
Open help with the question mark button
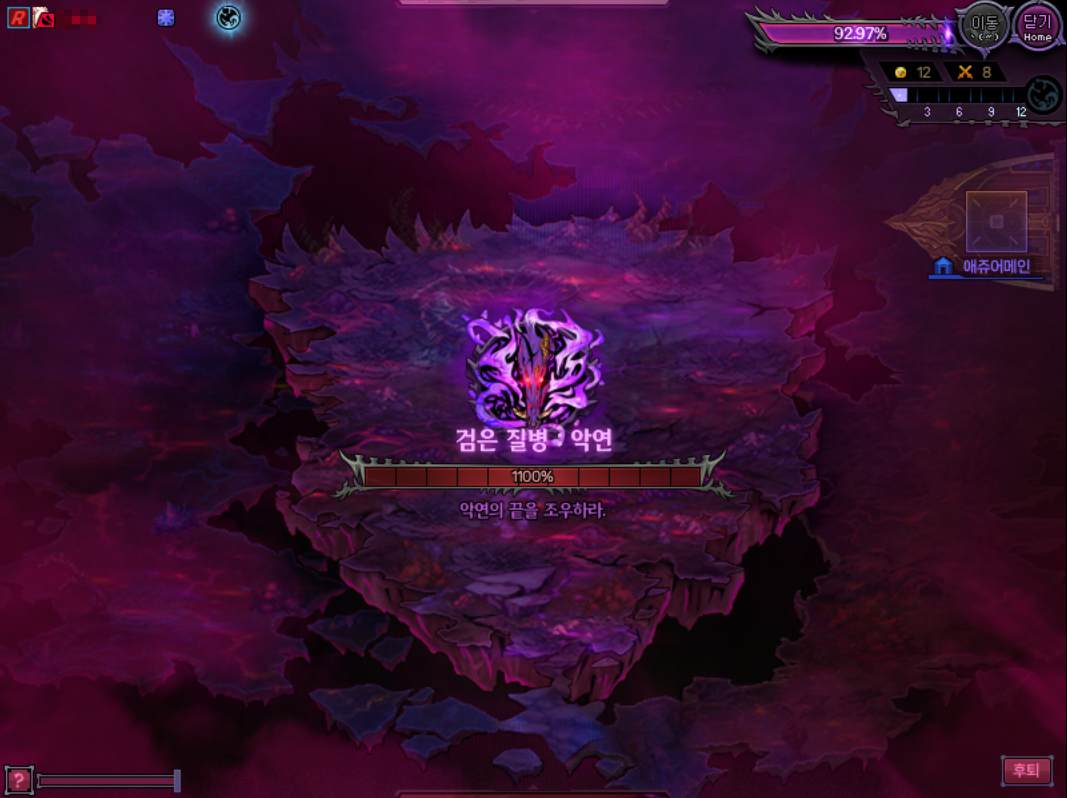(x=18, y=780)
